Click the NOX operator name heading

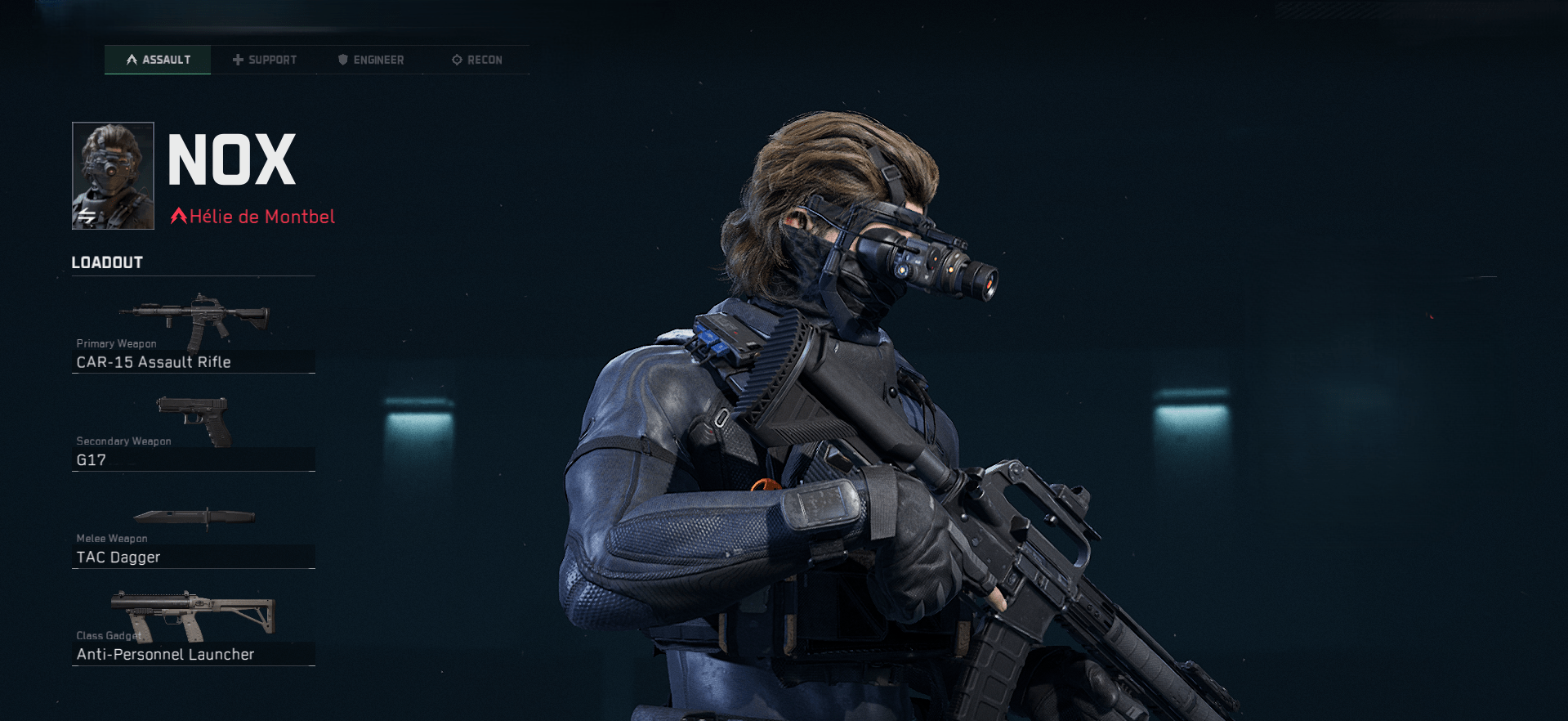[x=231, y=160]
